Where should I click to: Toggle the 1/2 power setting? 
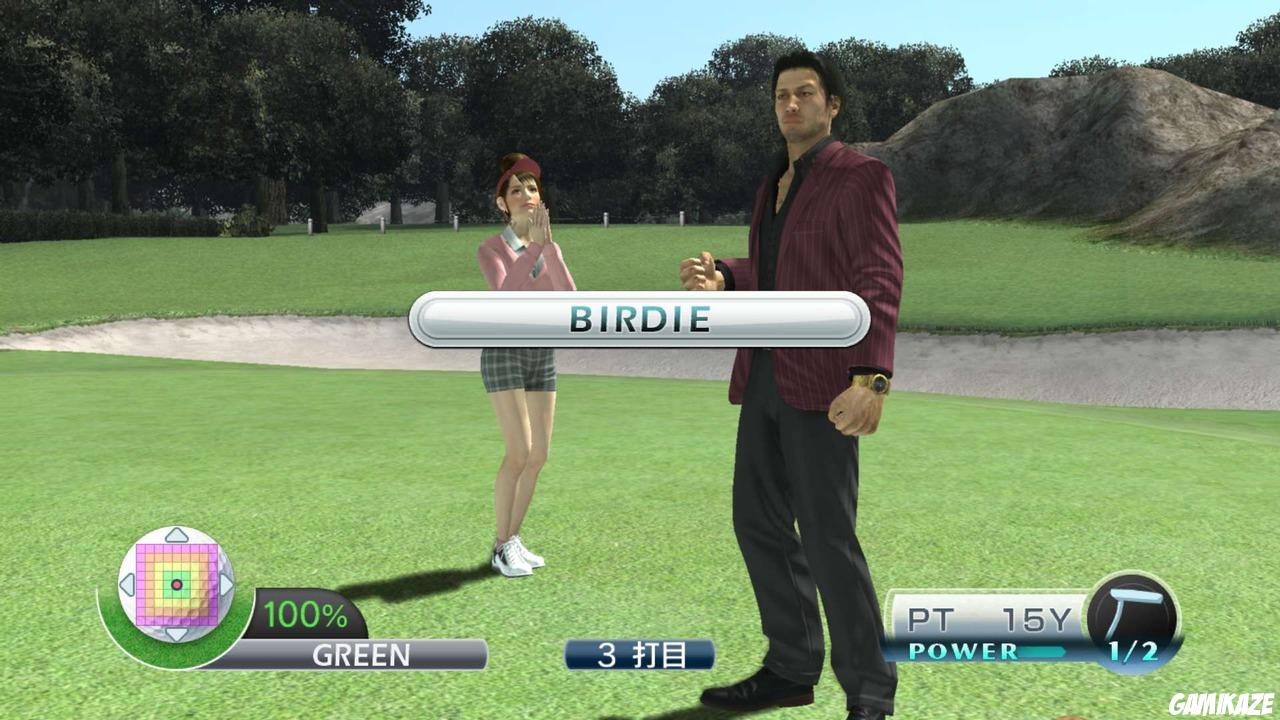[1133, 651]
